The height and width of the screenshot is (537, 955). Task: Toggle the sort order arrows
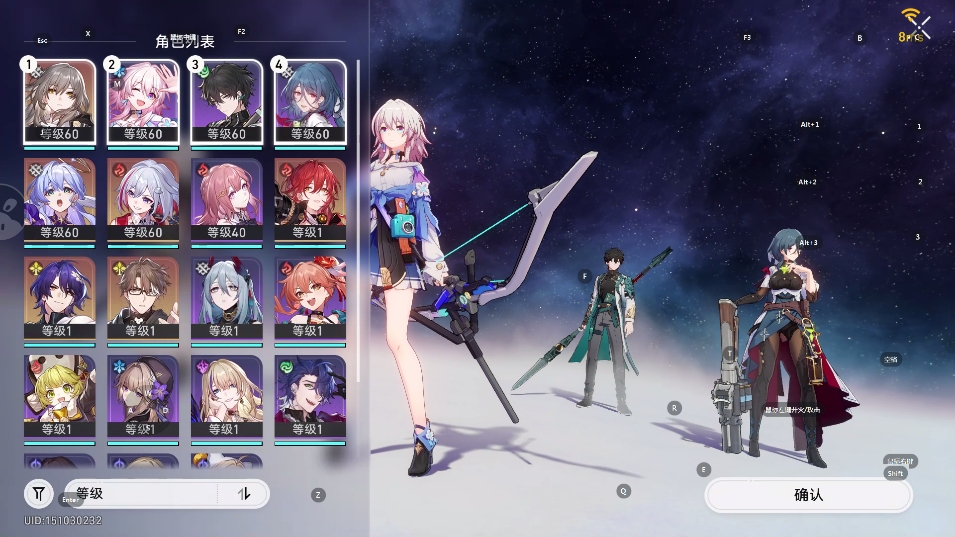pyautogui.click(x=243, y=493)
